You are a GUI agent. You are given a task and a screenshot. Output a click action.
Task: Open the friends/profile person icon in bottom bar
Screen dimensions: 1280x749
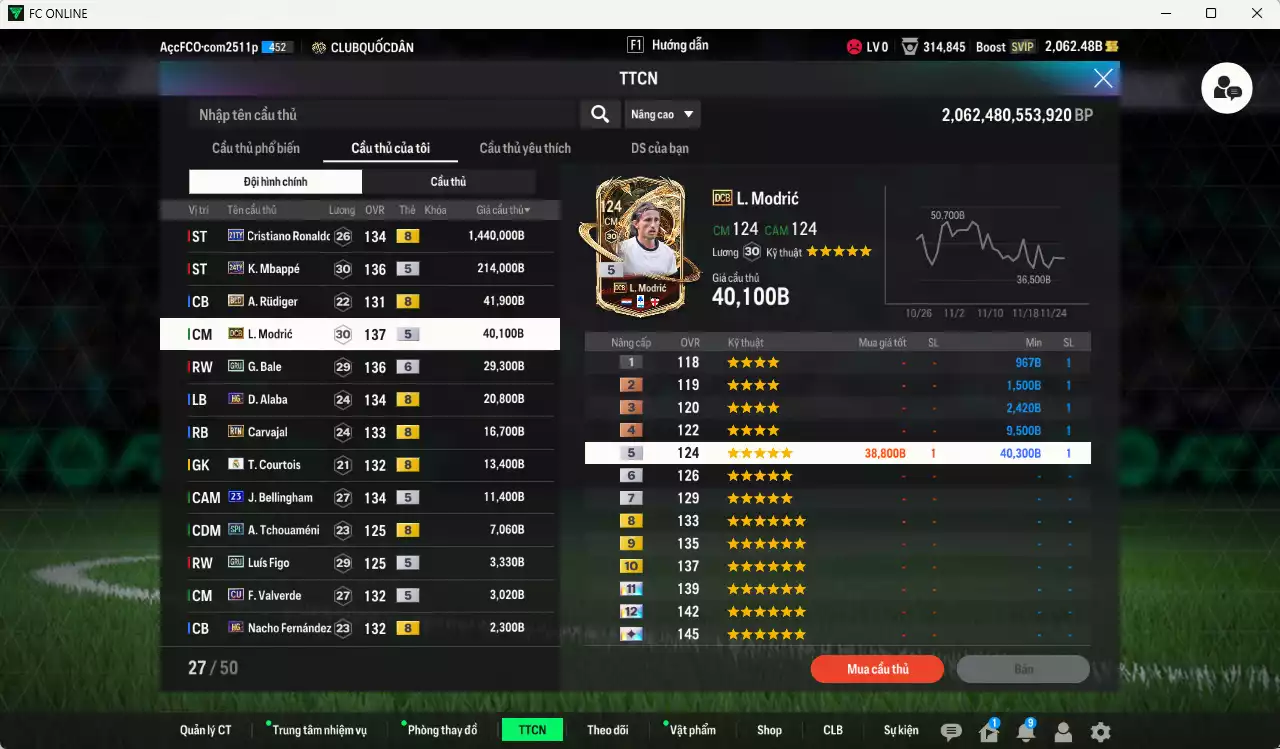coord(1062,730)
